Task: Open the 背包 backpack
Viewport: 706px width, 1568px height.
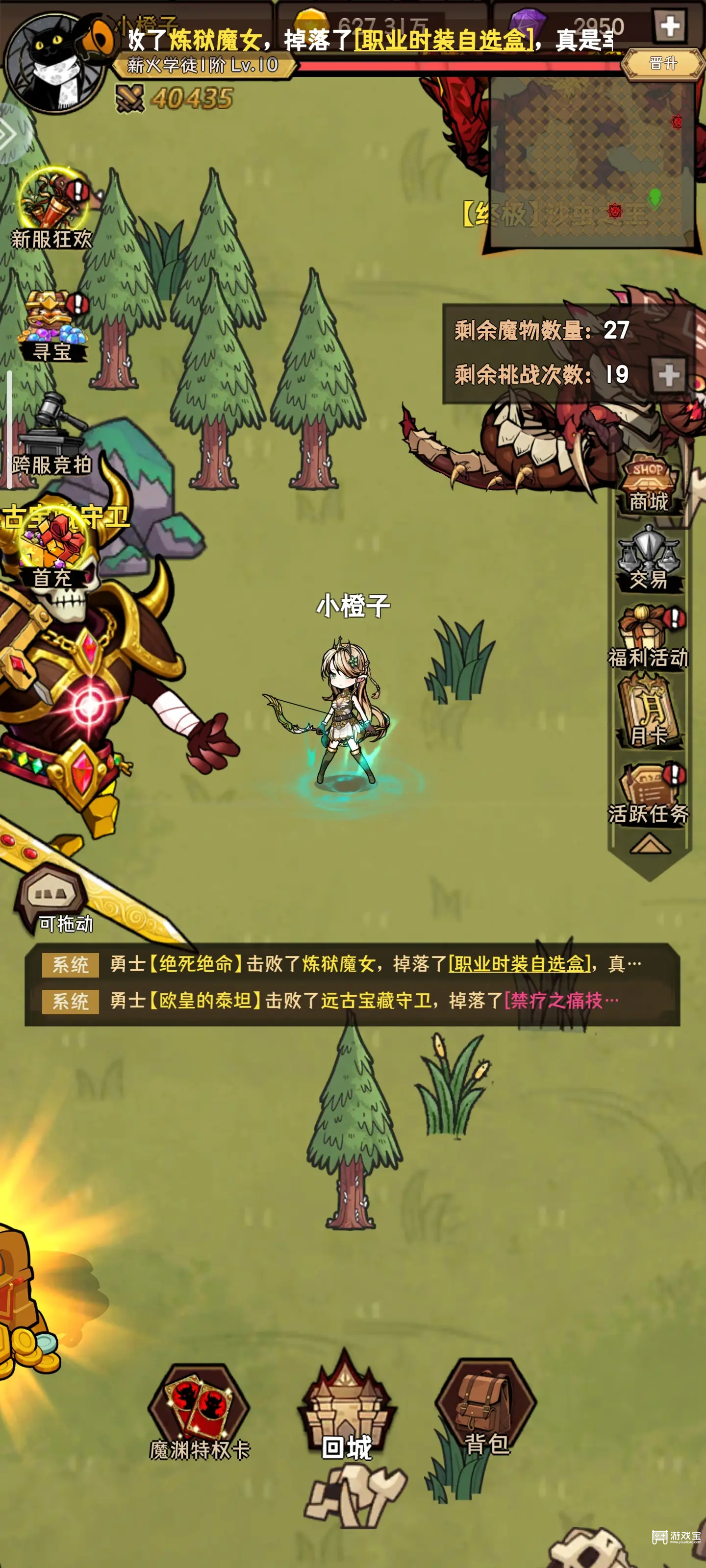Action: pos(481,1400)
